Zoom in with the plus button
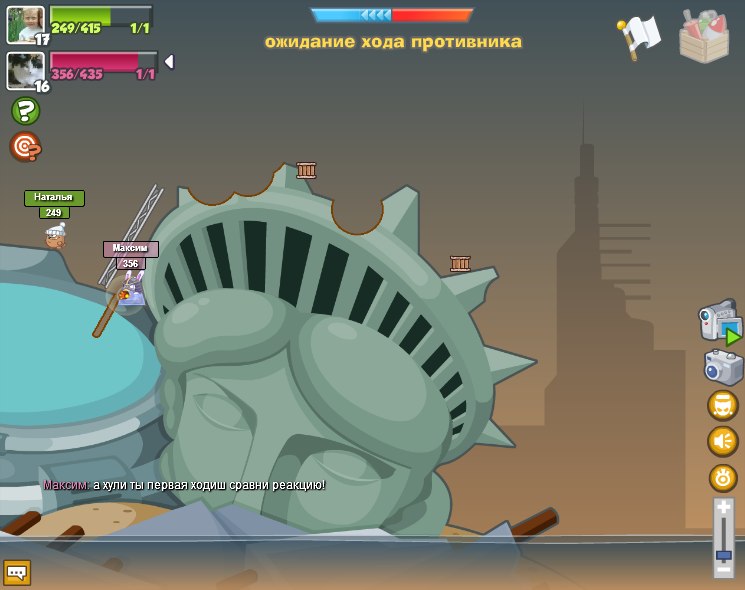 pyautogui.click(x=723, y=508)
